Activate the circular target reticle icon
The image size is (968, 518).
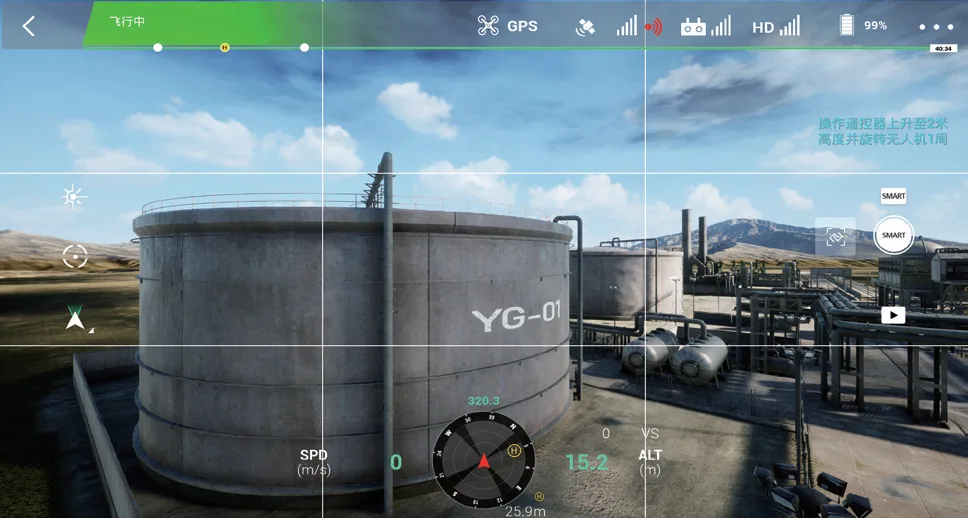tap(75, 256)
